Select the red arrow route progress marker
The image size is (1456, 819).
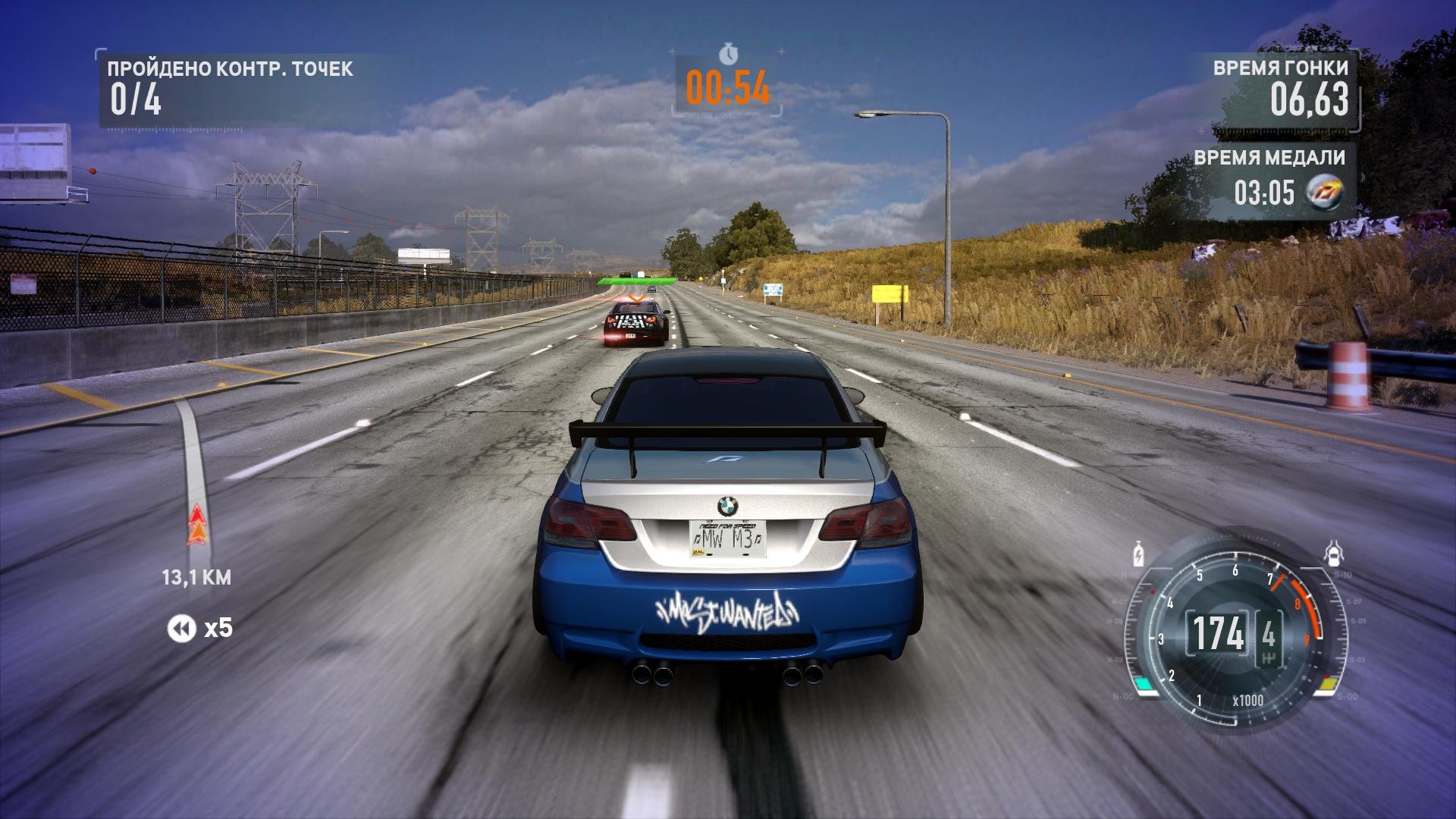[x=196, y=525]
